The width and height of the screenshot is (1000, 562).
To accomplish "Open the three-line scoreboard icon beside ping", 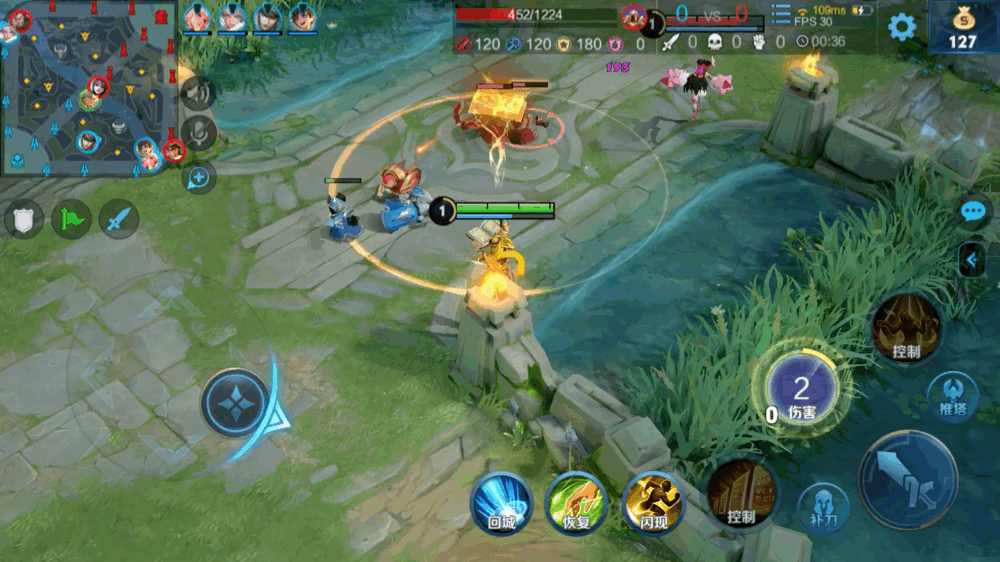I will point(781,14).
